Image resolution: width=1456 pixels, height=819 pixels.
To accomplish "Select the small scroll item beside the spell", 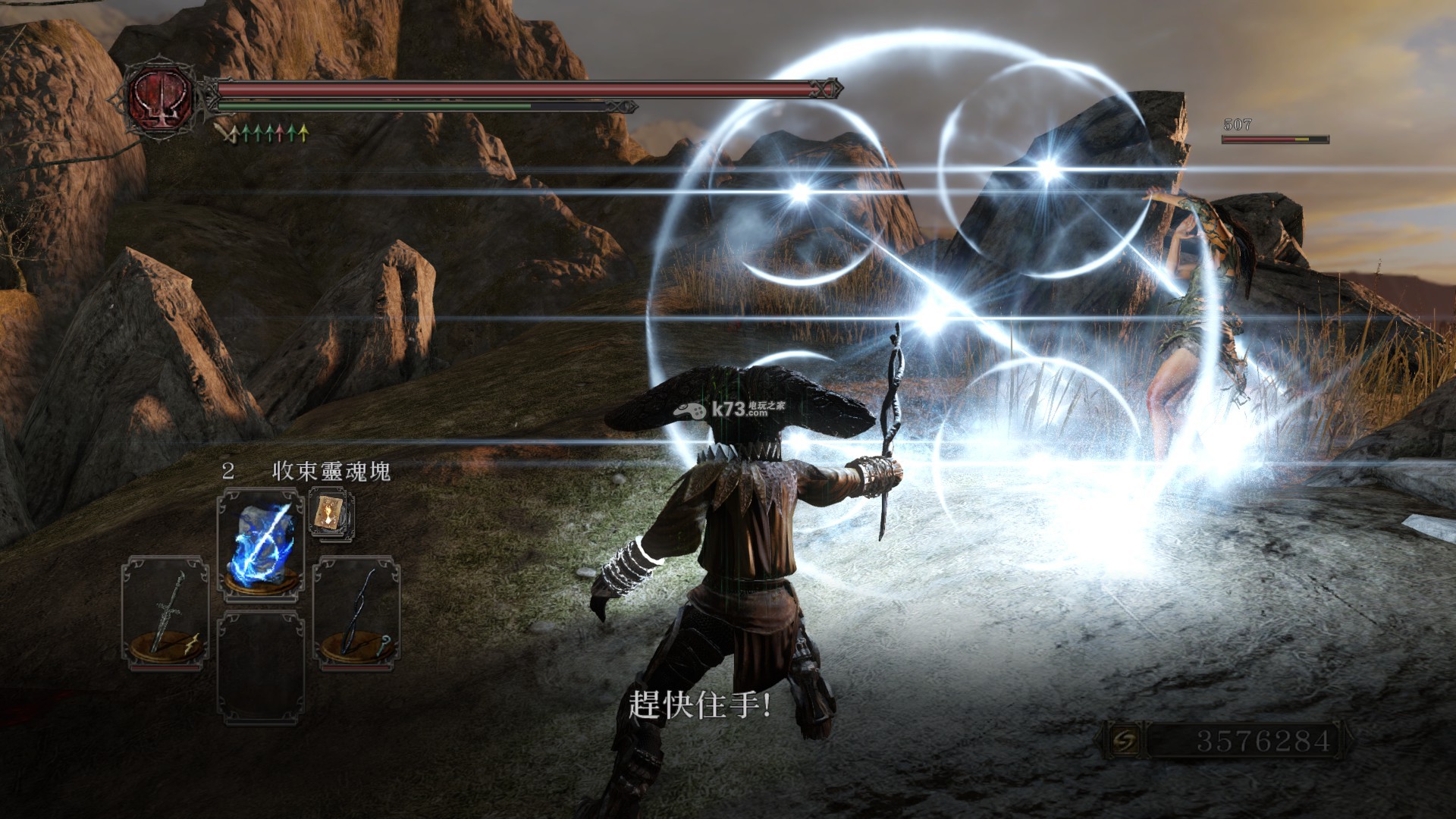I will click(331, 514).
